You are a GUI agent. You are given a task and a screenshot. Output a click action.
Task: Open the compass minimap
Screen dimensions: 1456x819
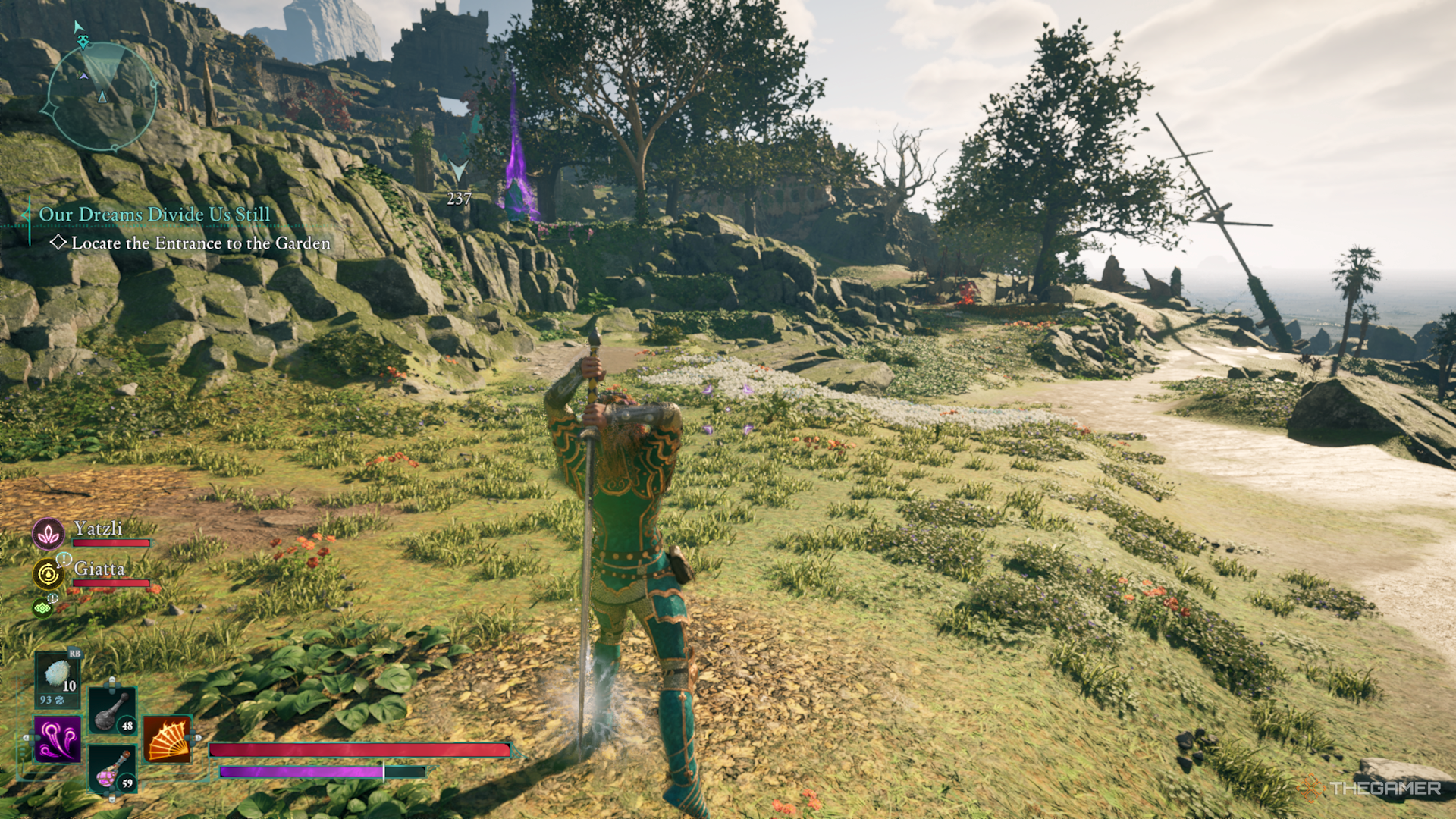pyautogui.click(x=102, y=96)
